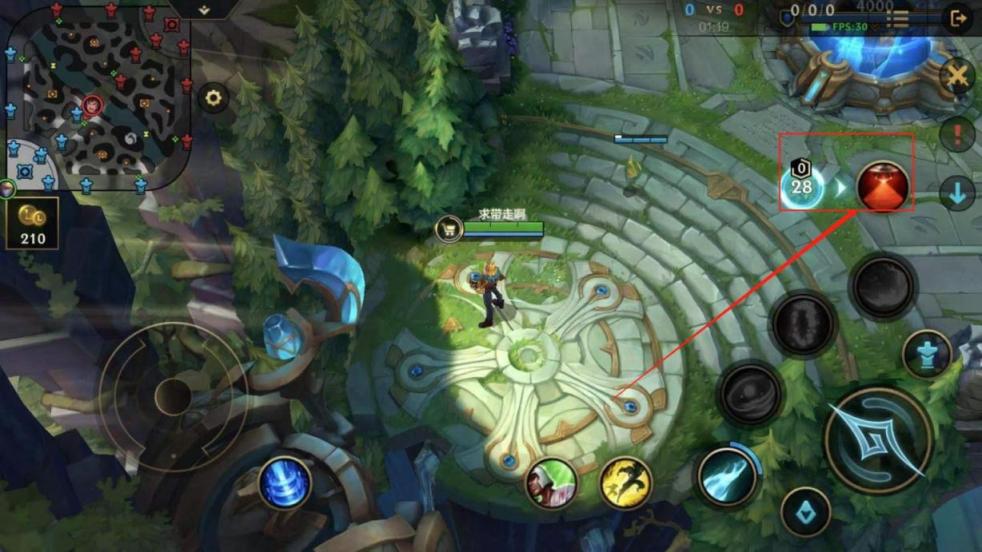982x552 pixels.
Task: Use the glowing blue claw ability
Action: pos(727,473)
